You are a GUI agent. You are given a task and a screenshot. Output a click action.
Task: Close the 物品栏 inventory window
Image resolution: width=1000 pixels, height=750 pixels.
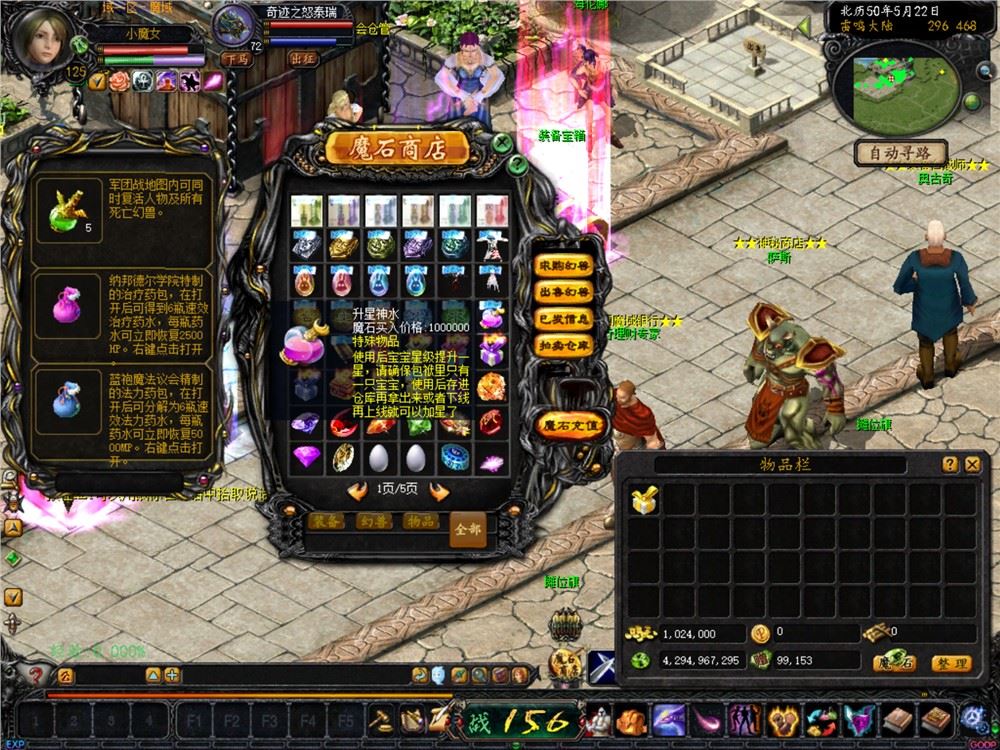(x=972, y=464)
